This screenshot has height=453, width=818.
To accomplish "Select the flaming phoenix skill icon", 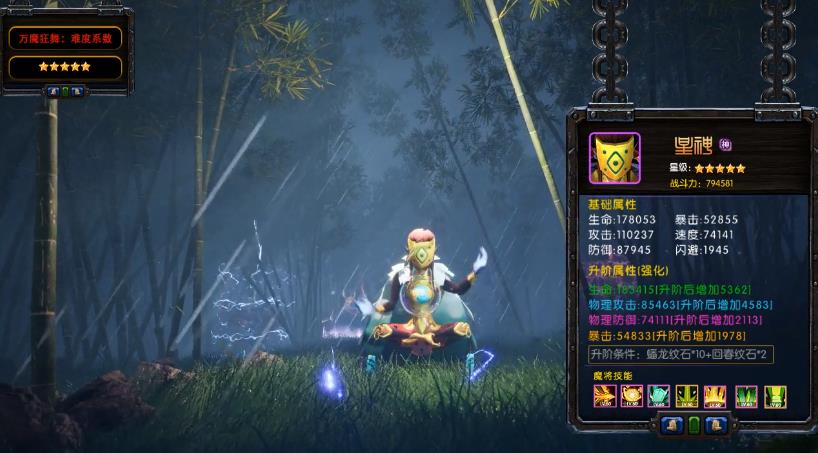I will point(603,396).
